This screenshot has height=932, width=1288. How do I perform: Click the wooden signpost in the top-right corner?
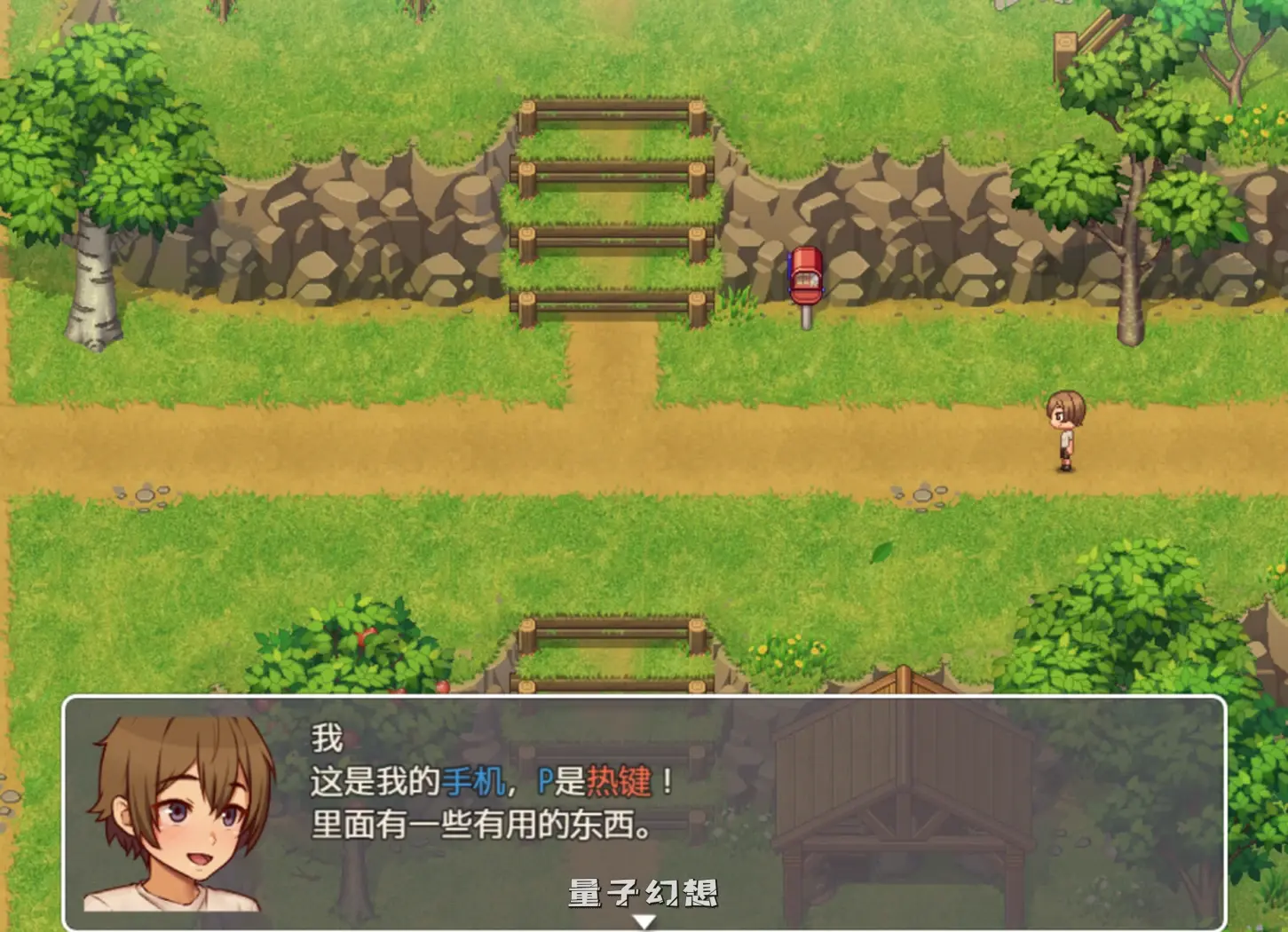pos(1064,40)
